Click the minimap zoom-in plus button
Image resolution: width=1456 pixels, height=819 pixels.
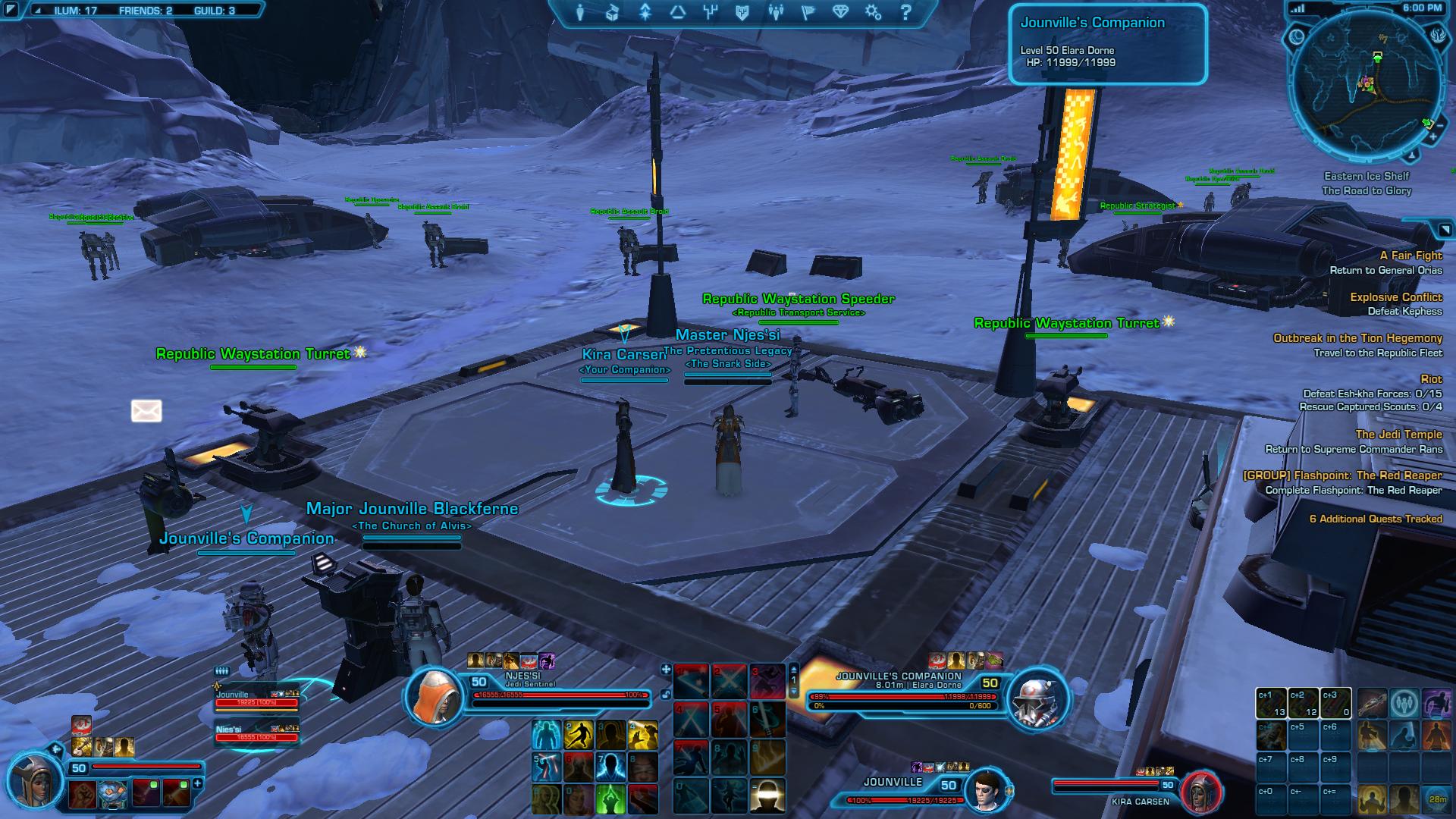coord(1433,137)
